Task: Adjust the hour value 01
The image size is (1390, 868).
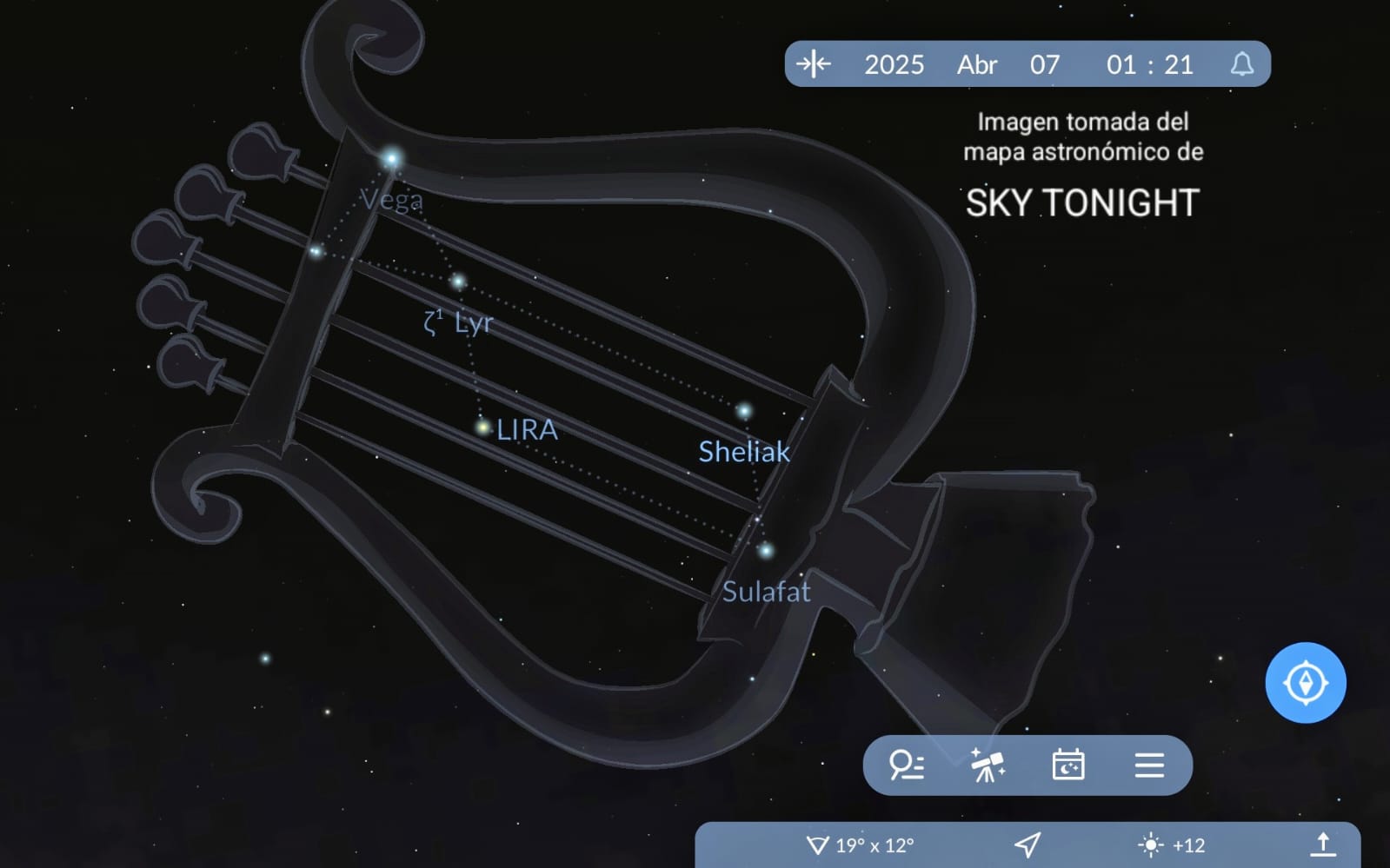Action: click(1121, 64)
